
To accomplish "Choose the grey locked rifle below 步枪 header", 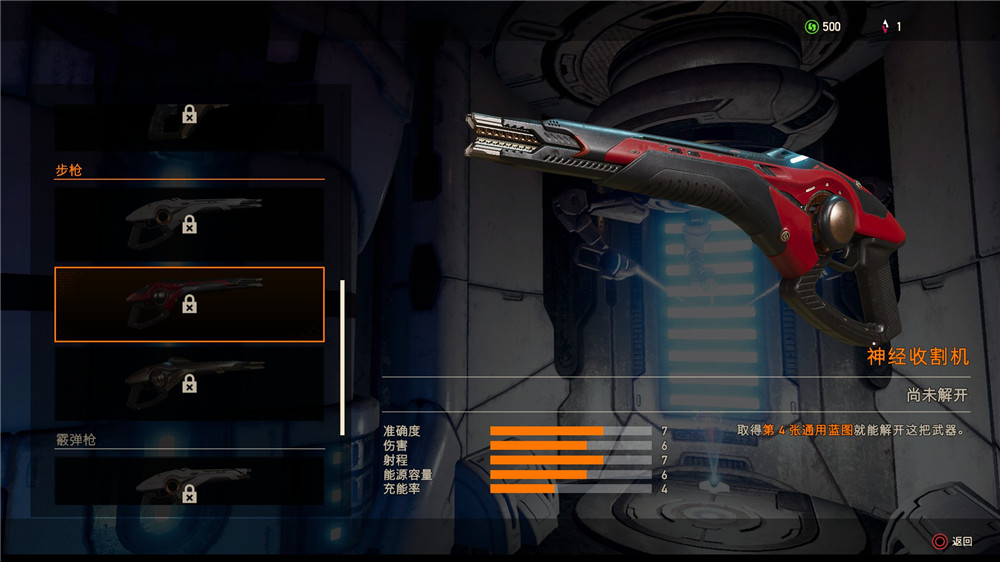I will coord(189,223).
